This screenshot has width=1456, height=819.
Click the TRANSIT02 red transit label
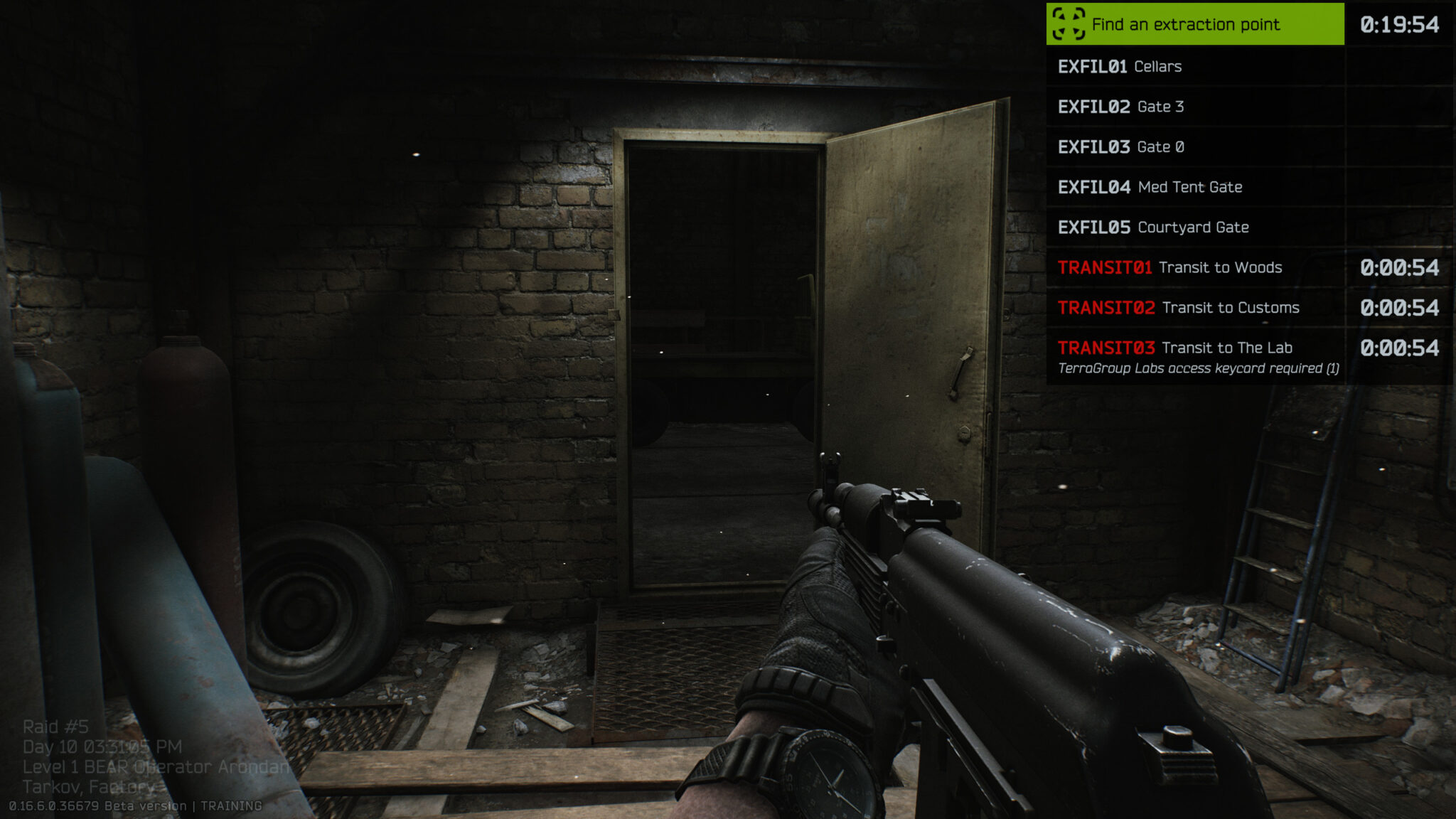[x=1106, y=308]
